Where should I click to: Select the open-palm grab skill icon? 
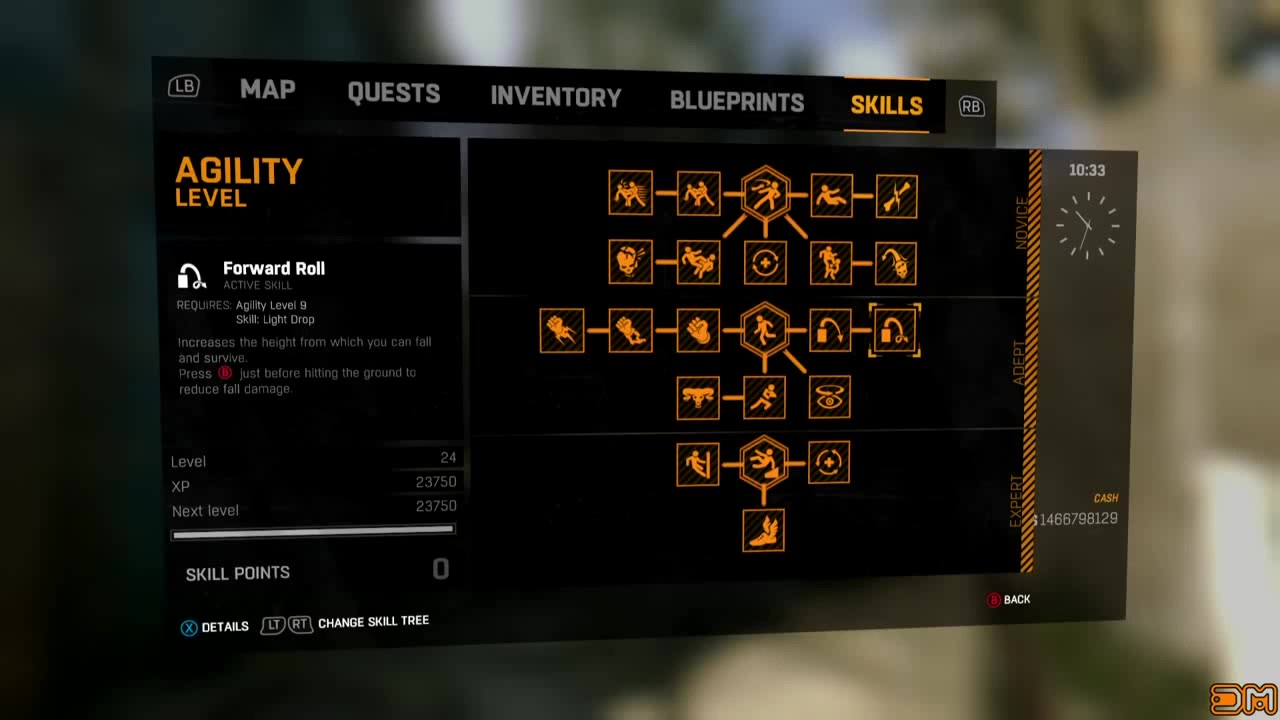698,330
